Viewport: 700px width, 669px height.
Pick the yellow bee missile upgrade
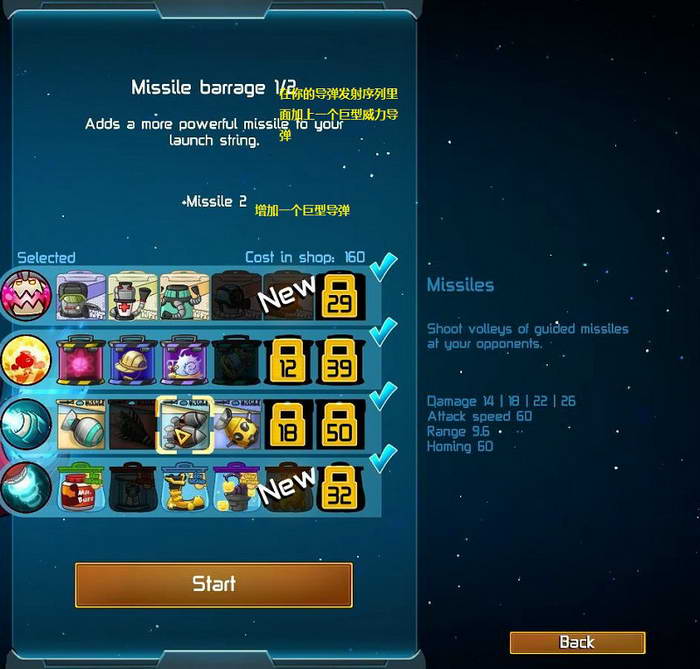(x=237, y=423)
